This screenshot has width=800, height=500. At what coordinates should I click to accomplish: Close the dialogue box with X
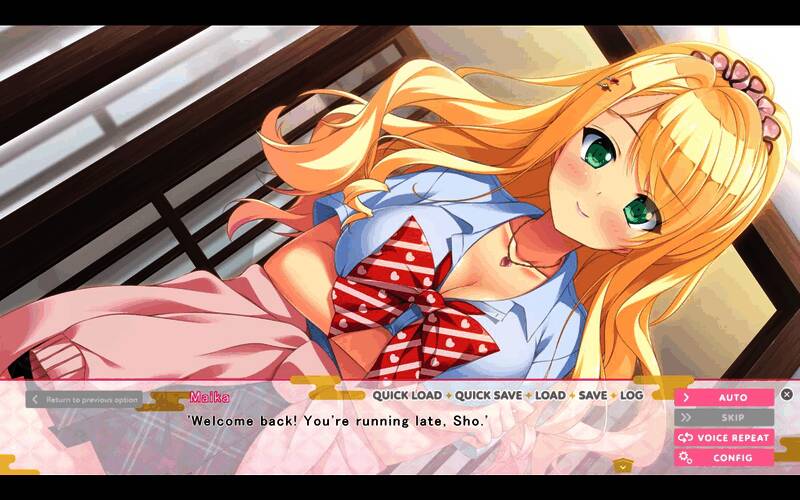(787, 395)
